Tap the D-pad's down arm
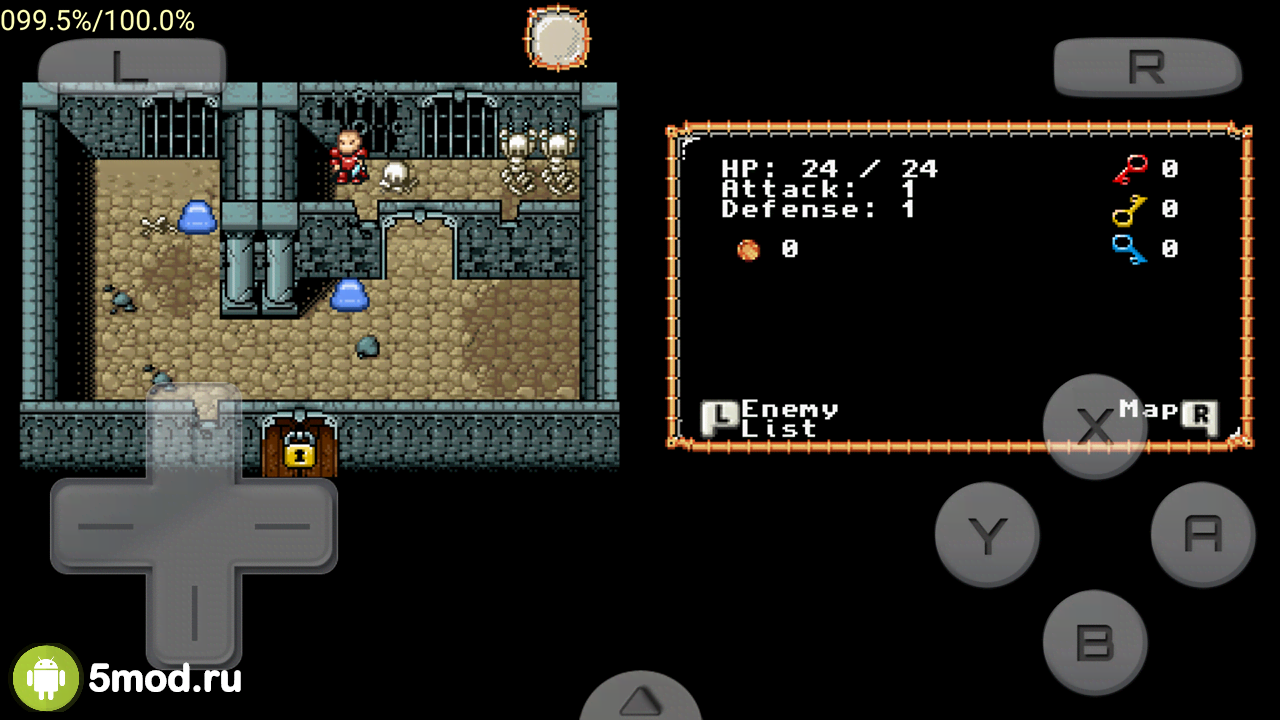The height and width of the screenshot is (720, 1280). 194,612
